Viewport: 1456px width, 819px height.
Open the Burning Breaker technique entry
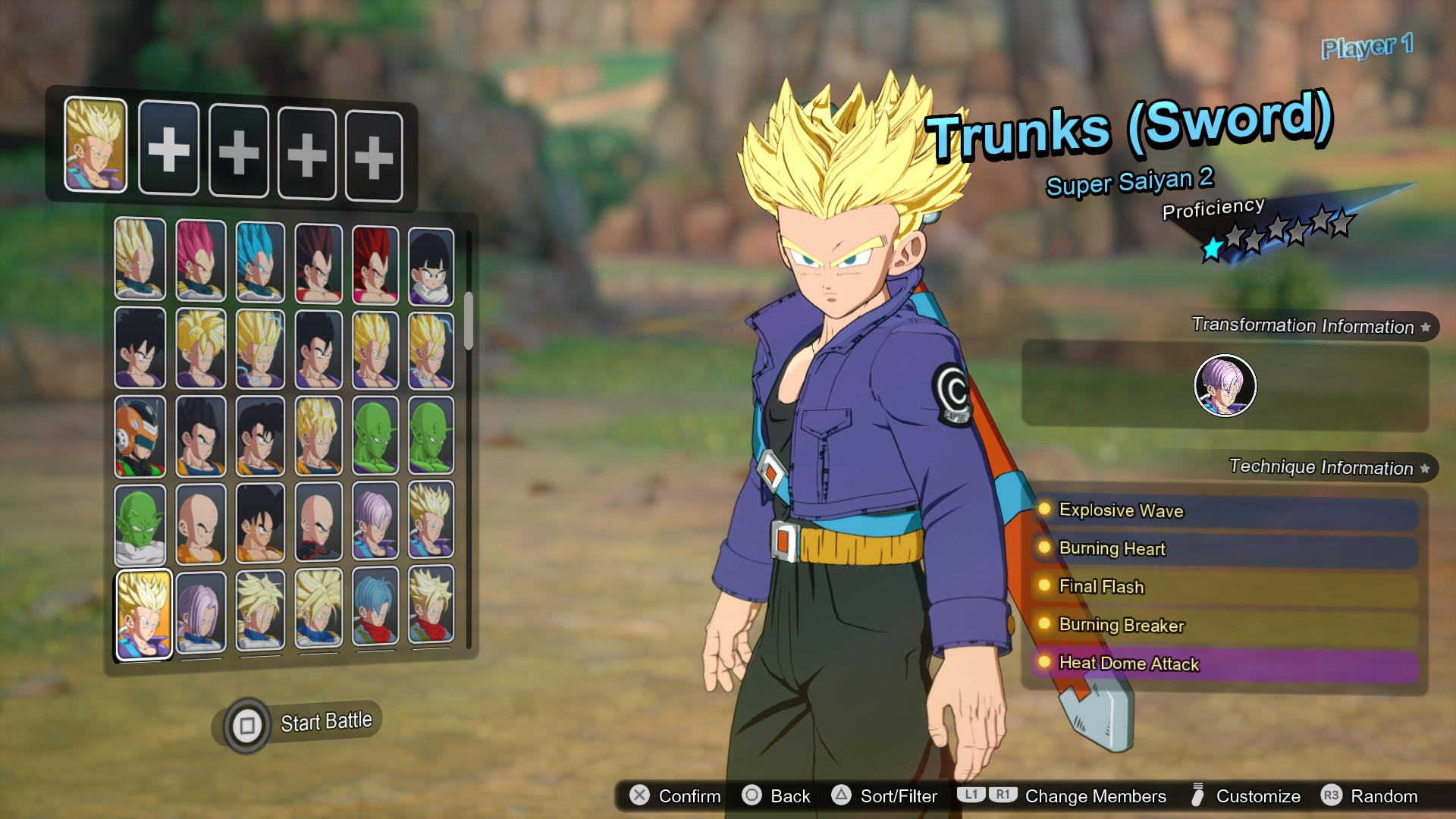1224,626
